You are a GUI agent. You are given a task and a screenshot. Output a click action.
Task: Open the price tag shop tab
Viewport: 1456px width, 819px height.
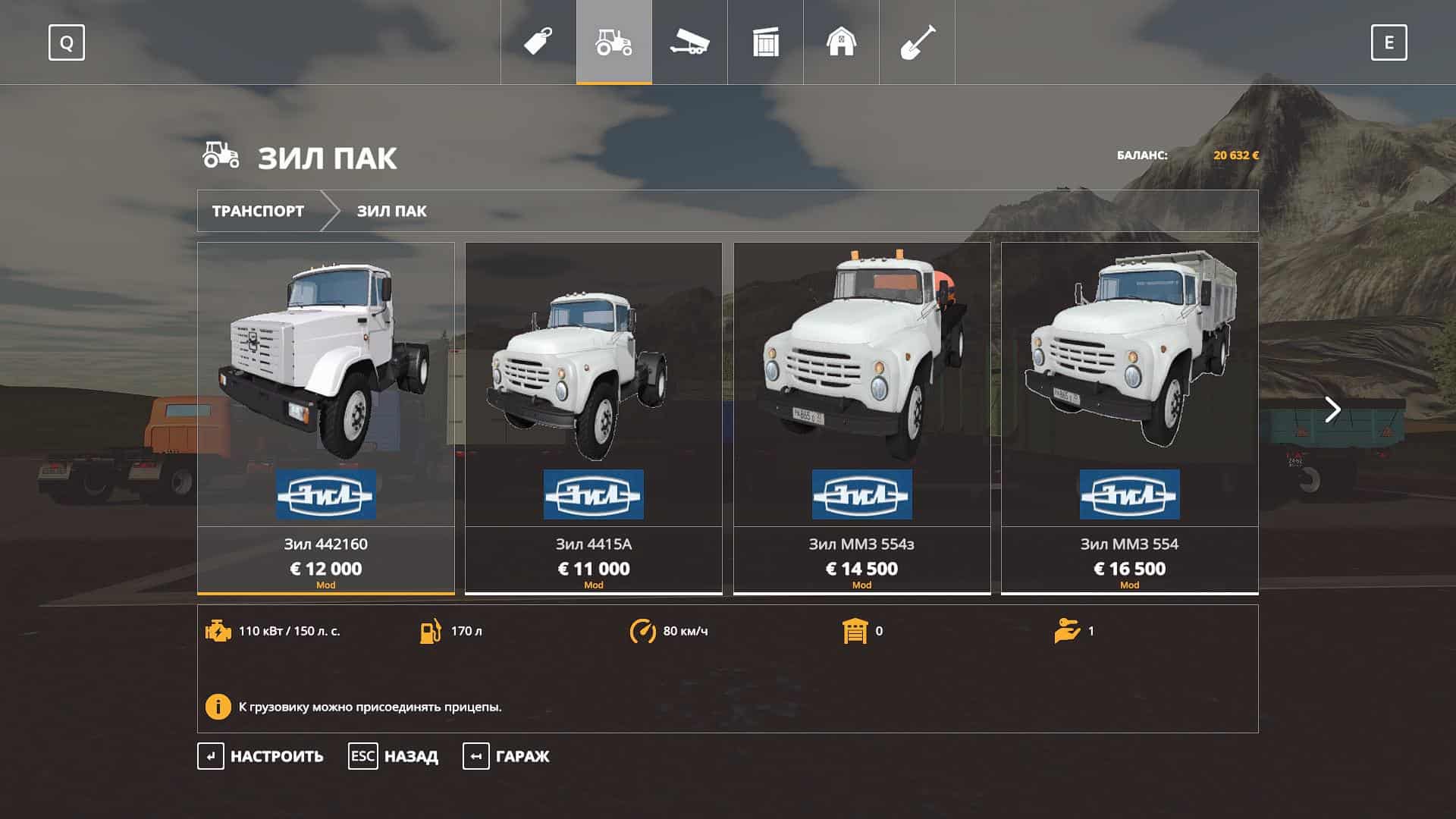click(x=538, y=42)
